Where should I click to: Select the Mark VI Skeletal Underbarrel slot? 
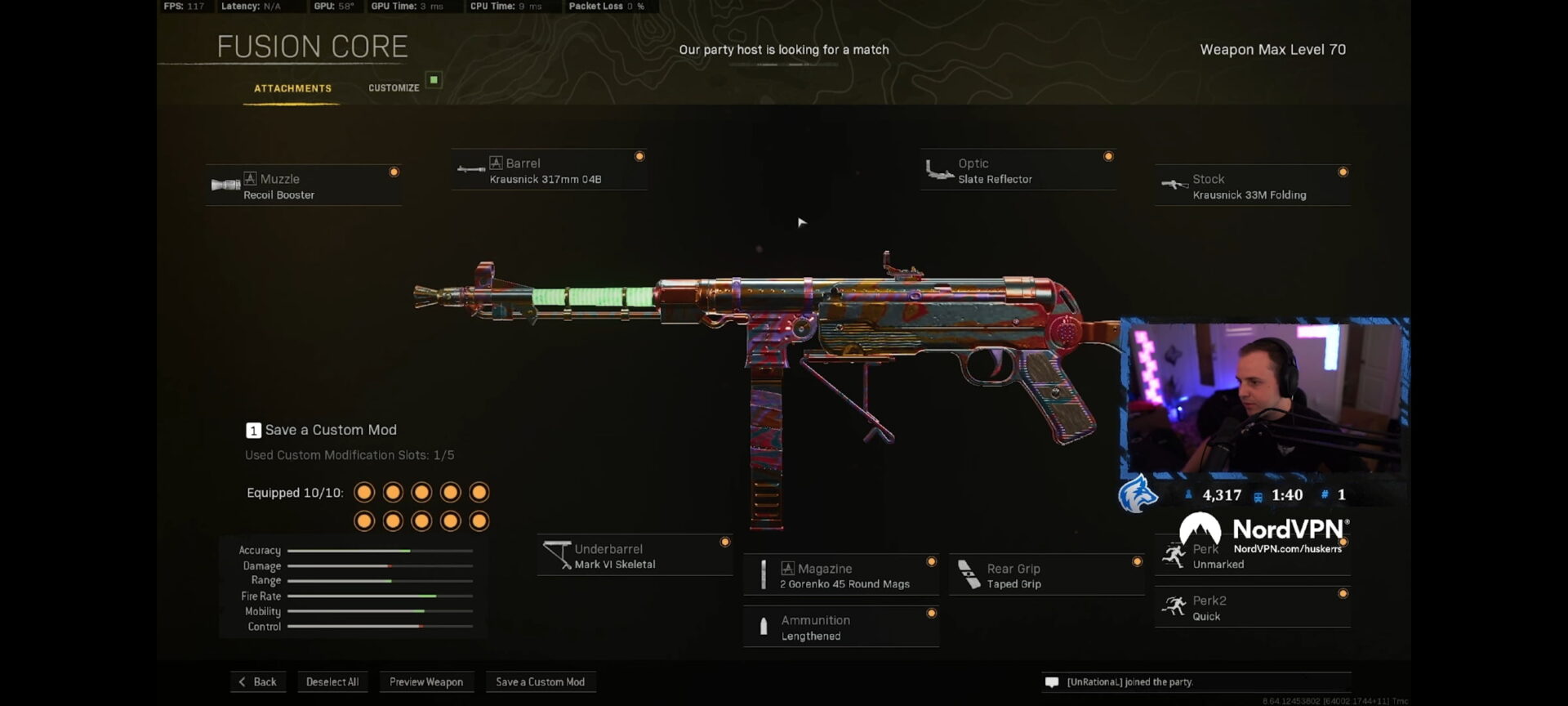(635, 556)
